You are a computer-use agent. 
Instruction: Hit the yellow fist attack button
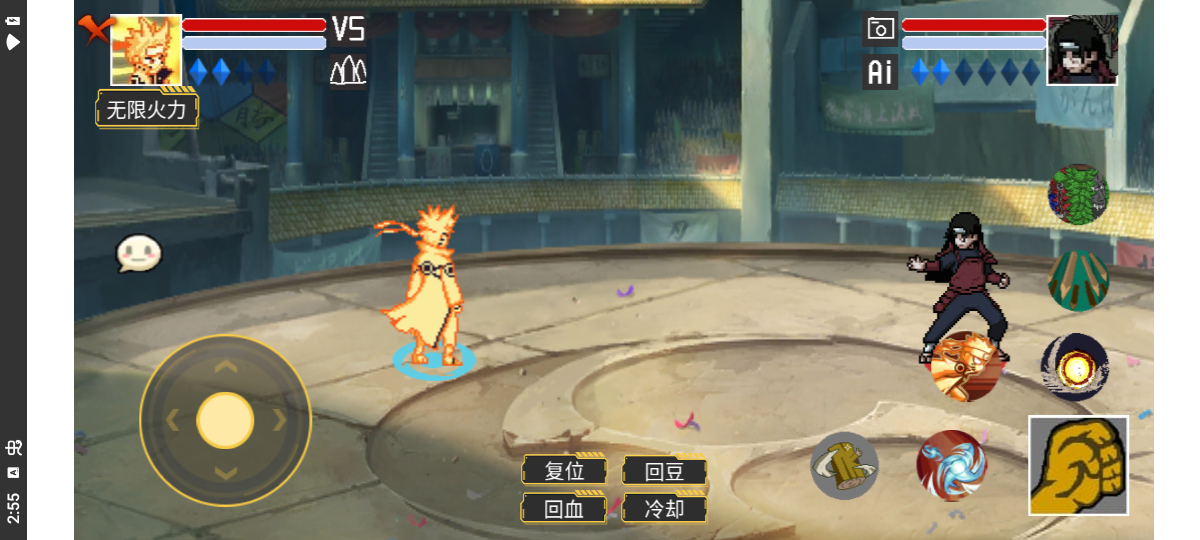1078,466
